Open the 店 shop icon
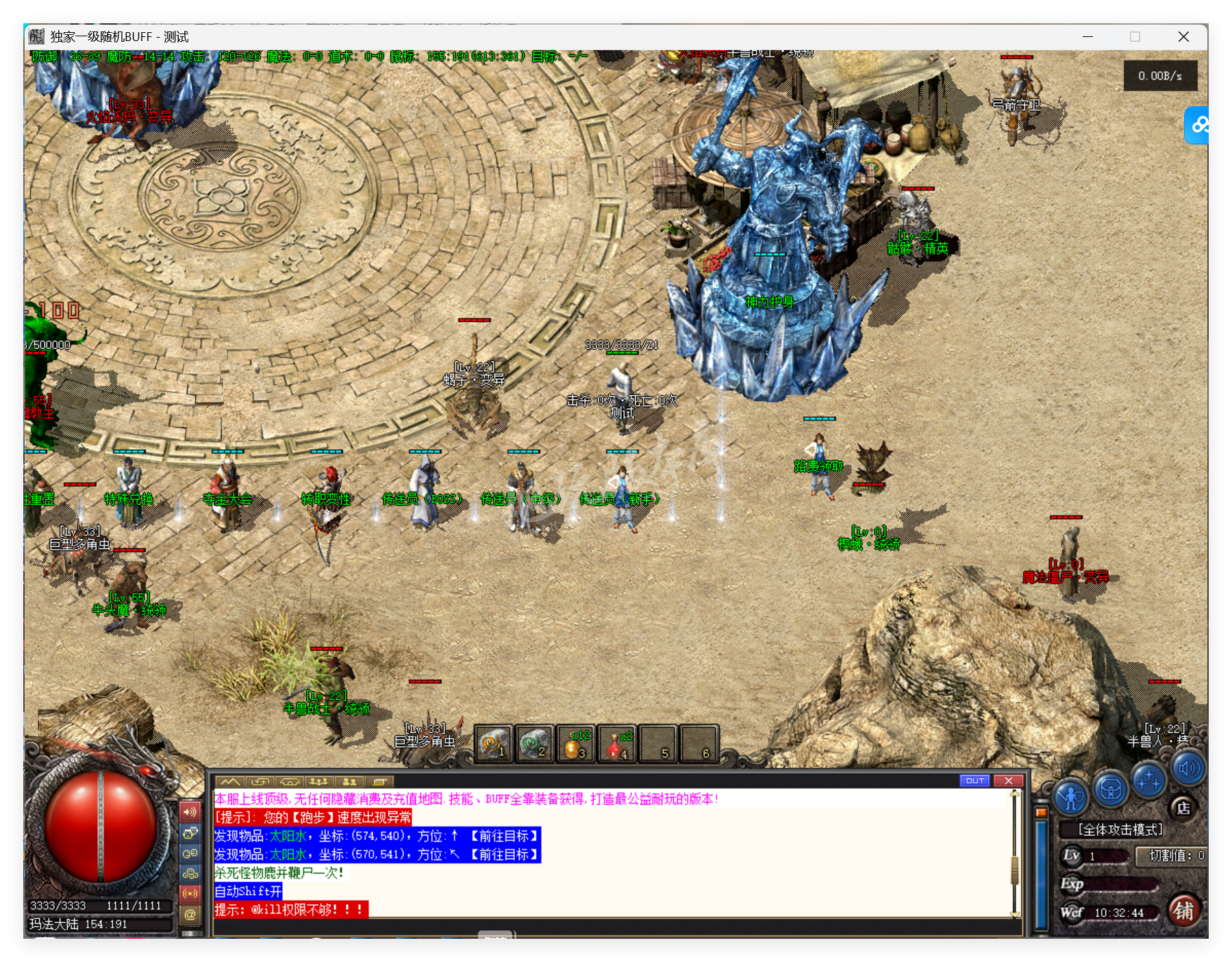 1183,808
